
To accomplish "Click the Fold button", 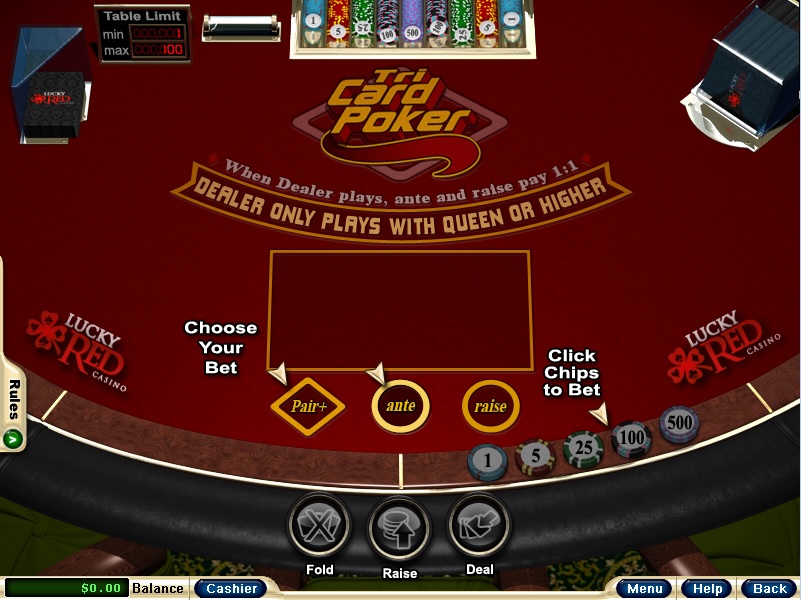I will click(319, 527).
